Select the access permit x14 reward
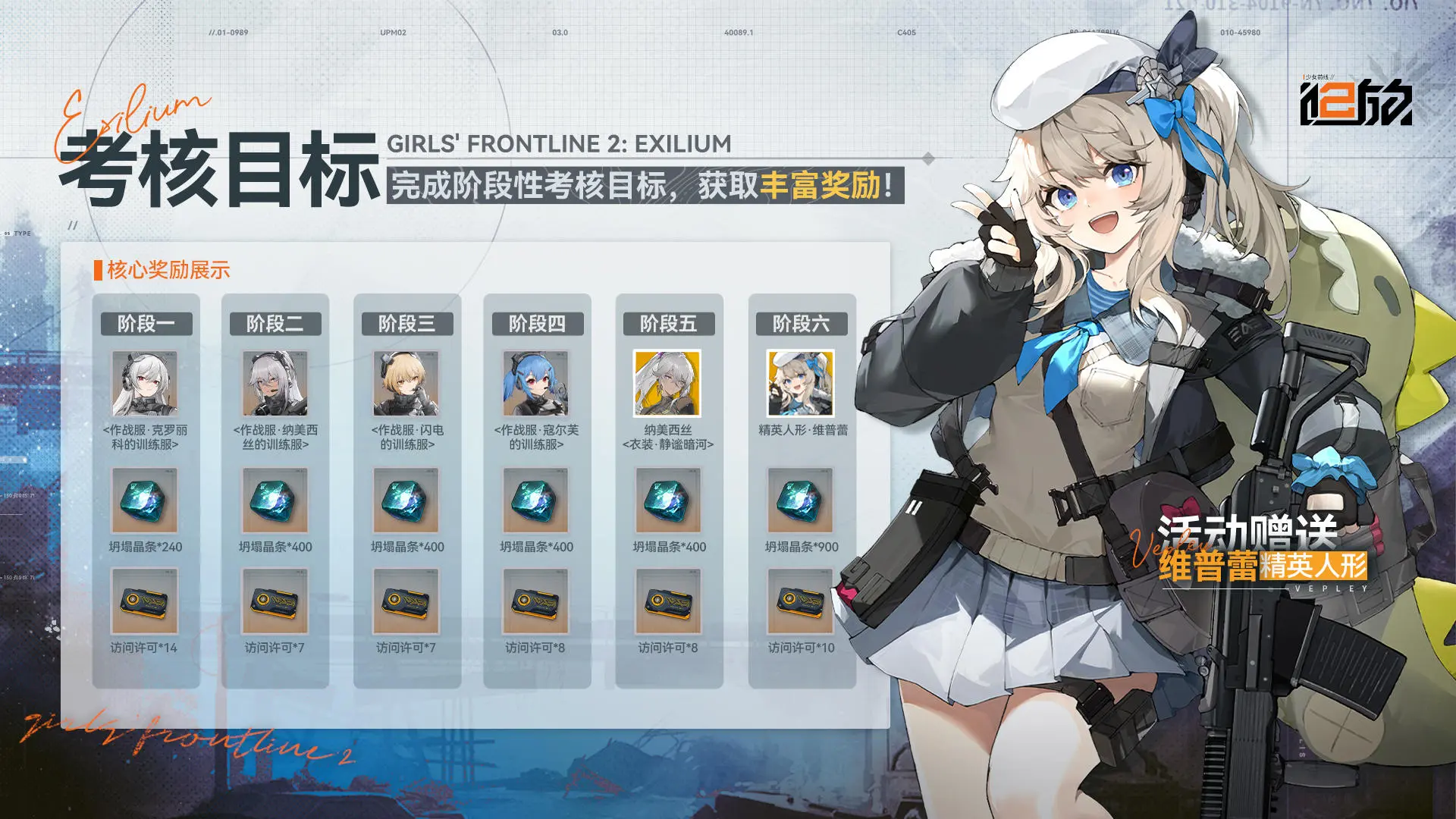 coord(145,601)
